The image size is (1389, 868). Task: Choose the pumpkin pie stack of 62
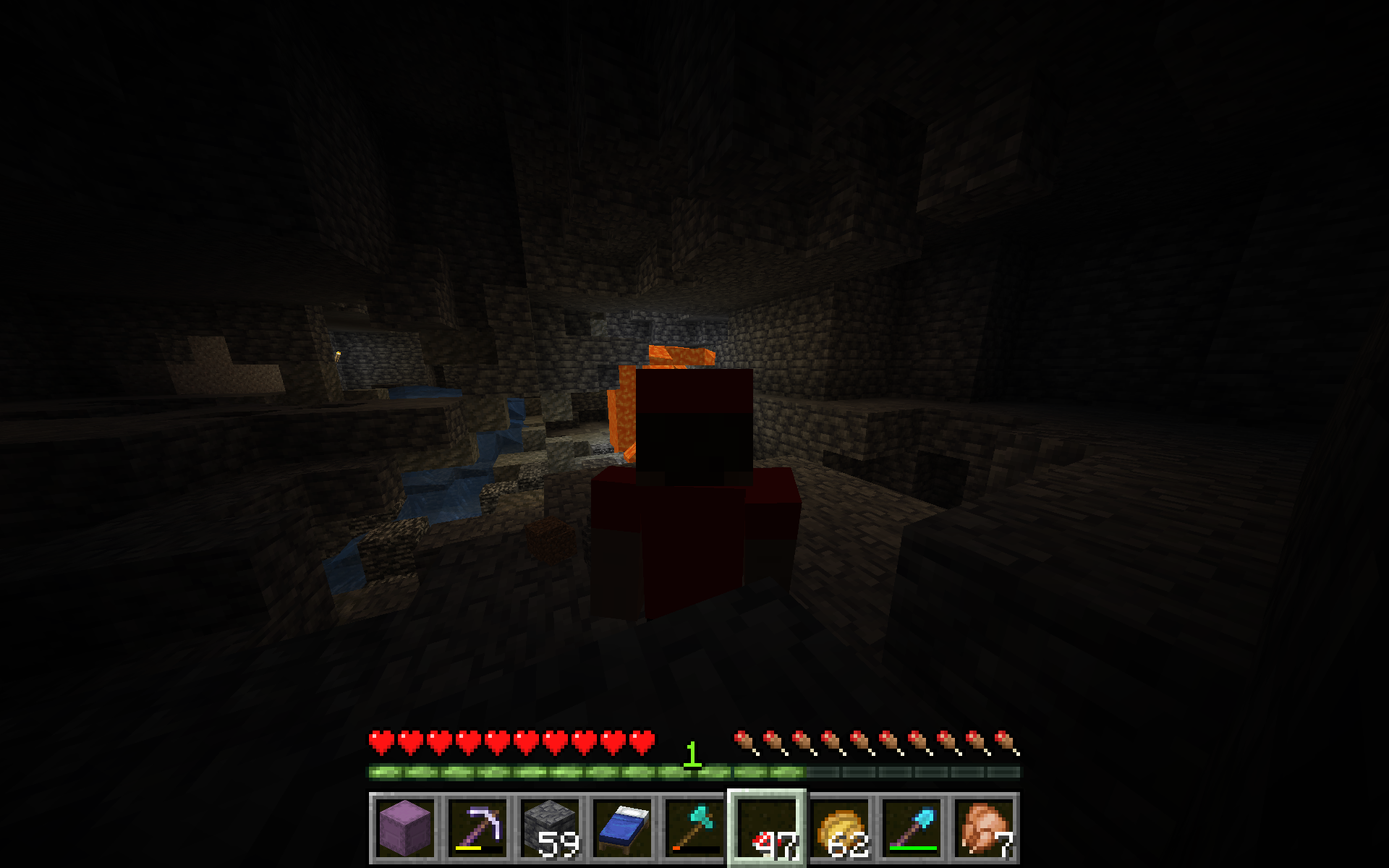point(839,827)
